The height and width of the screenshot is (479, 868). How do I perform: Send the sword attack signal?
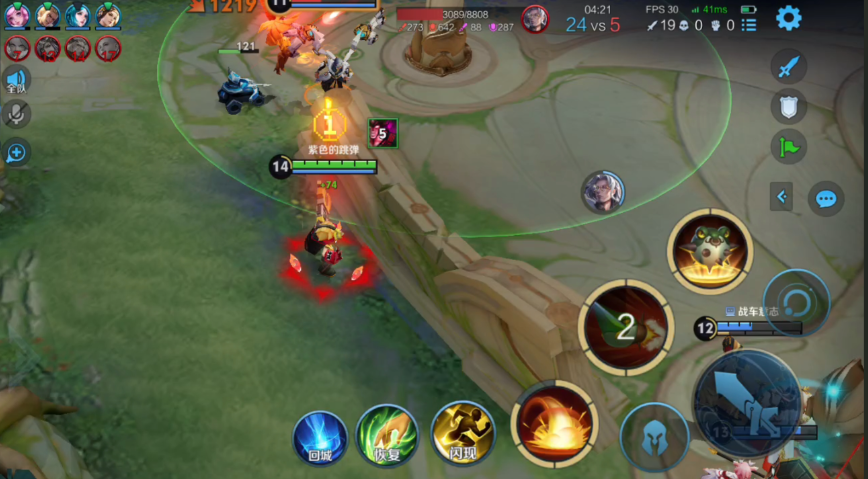click(789, 67)
